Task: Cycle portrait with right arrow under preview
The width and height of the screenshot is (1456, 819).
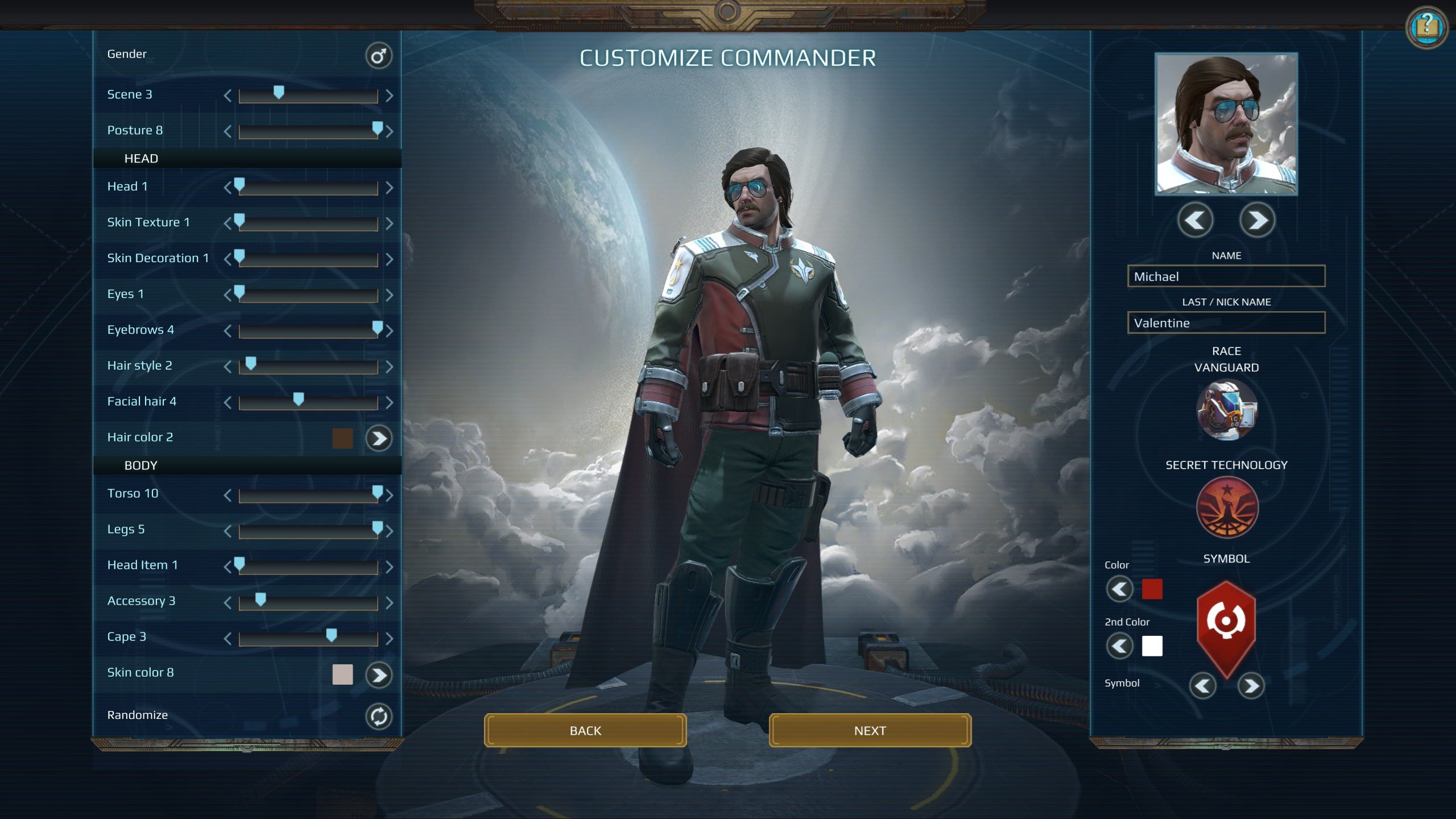Action: coord(1257,221)
